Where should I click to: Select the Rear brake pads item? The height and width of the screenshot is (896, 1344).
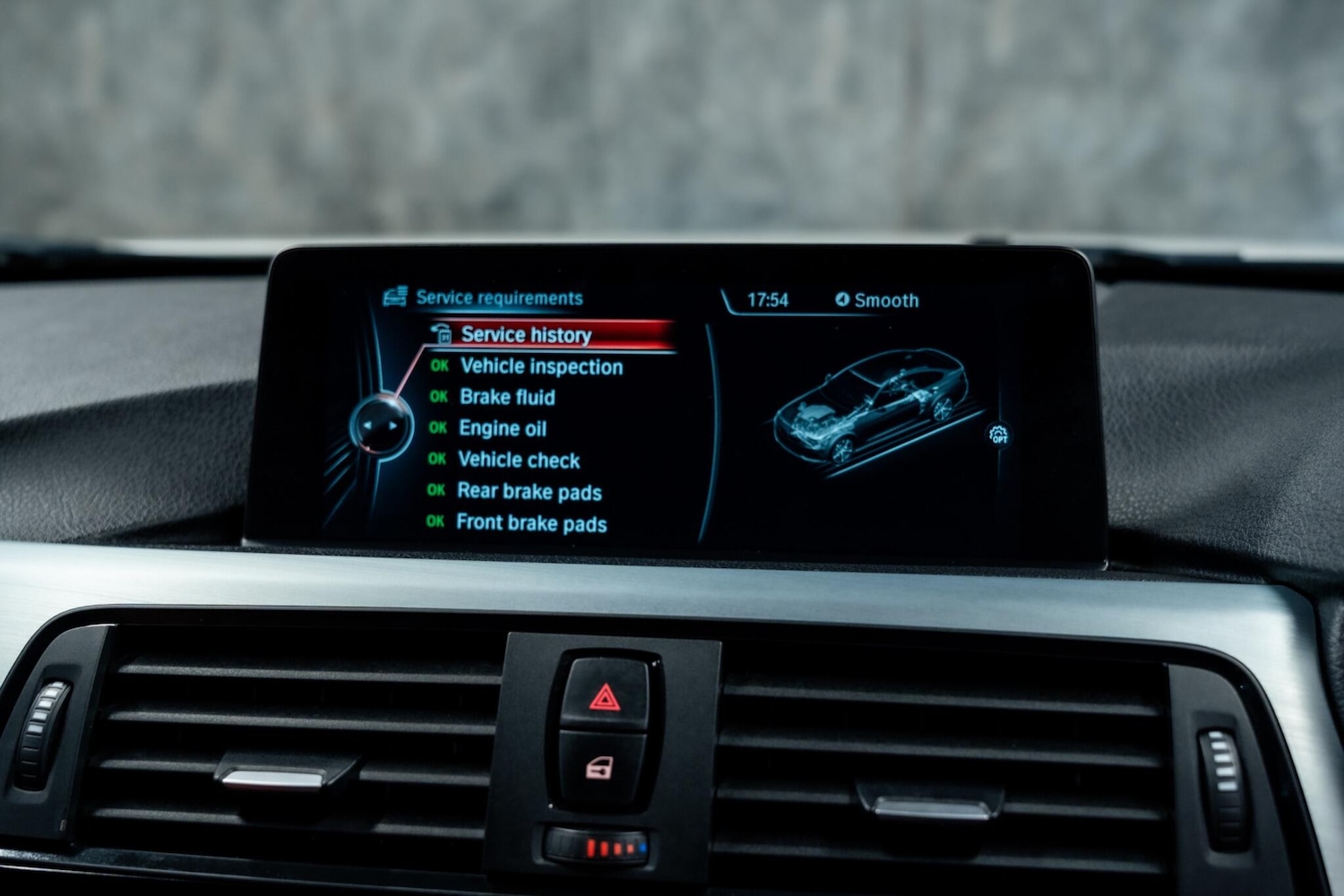529,492
